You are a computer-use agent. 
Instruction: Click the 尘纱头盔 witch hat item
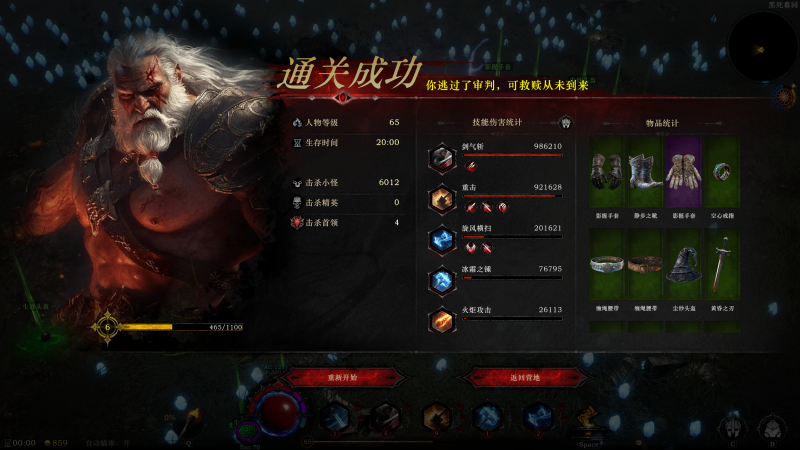pyautogui.click(x=682, y=263)
